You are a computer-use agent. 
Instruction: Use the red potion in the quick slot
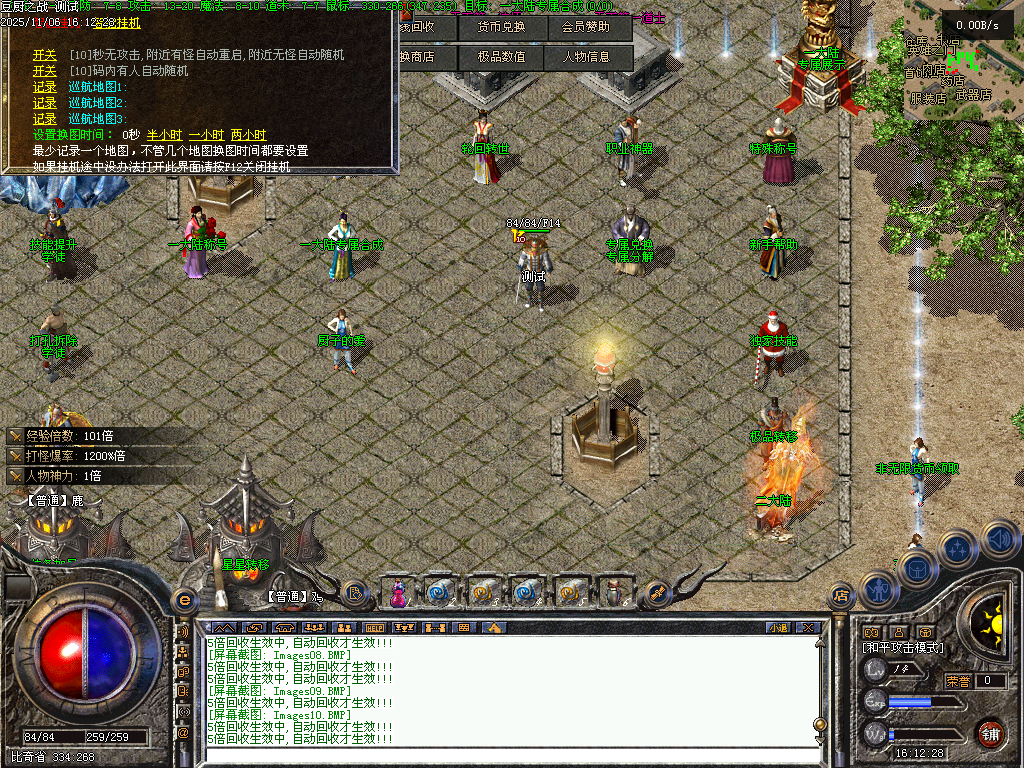[x=398, y=593]
